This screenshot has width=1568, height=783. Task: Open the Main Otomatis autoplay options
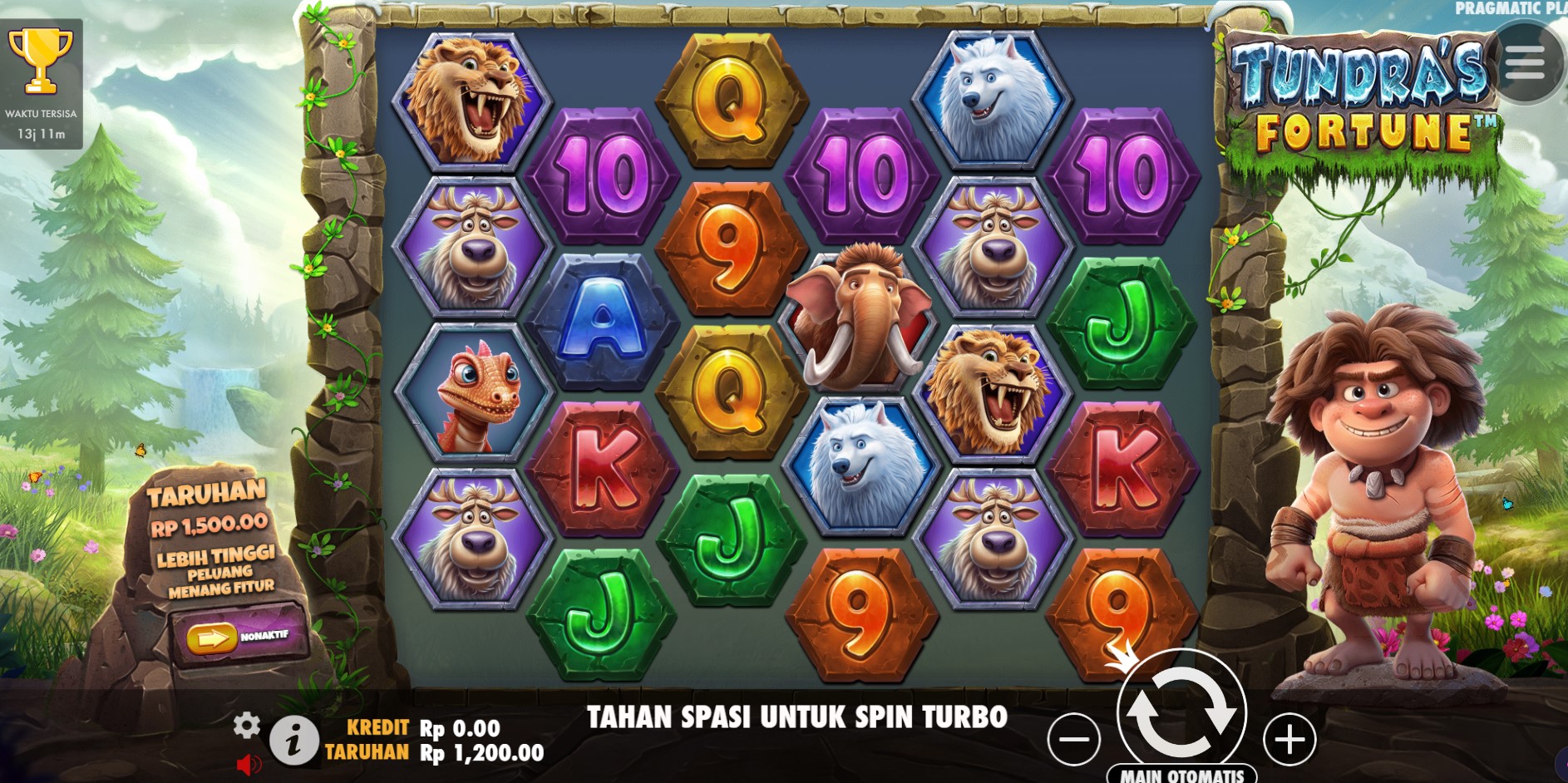tap(1181, 775)
